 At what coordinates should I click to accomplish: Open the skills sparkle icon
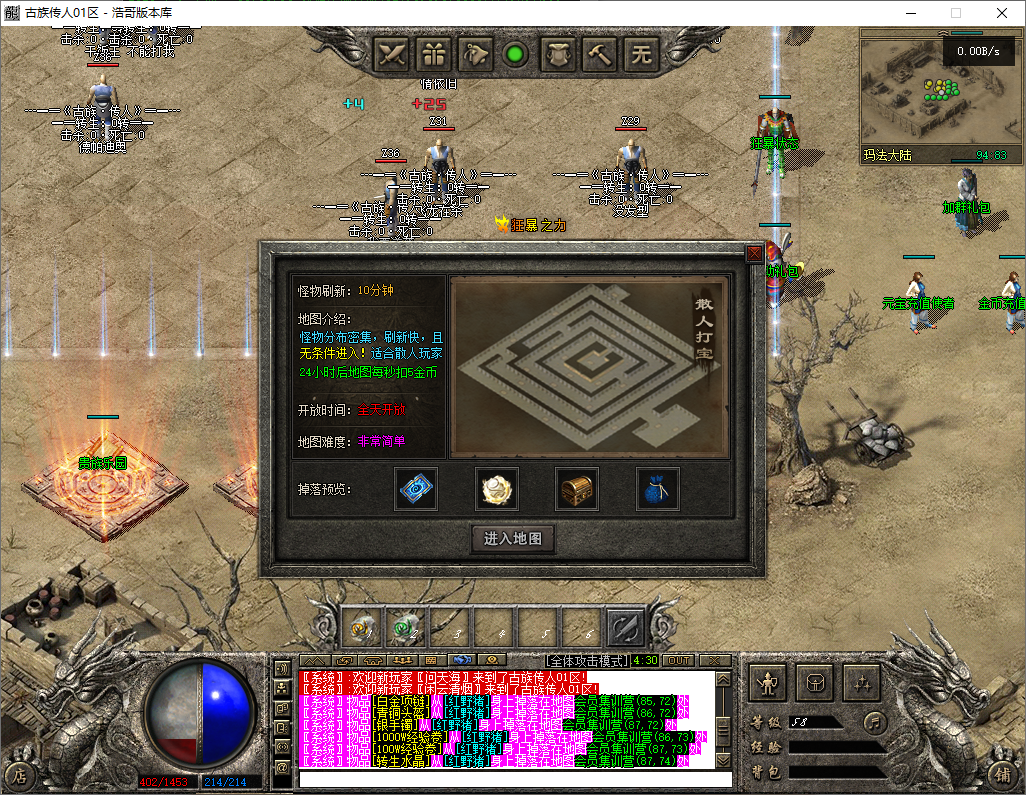tap(861, 684)
